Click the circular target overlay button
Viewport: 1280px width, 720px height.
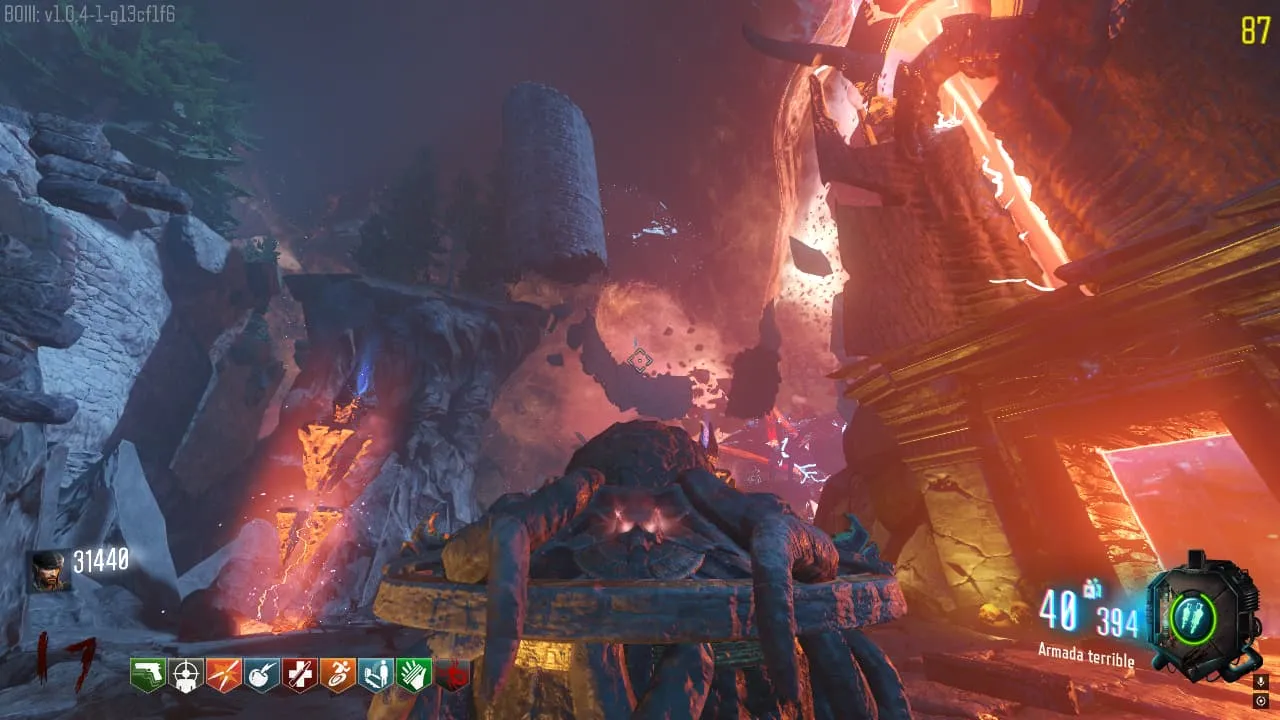coord(1262,700)
